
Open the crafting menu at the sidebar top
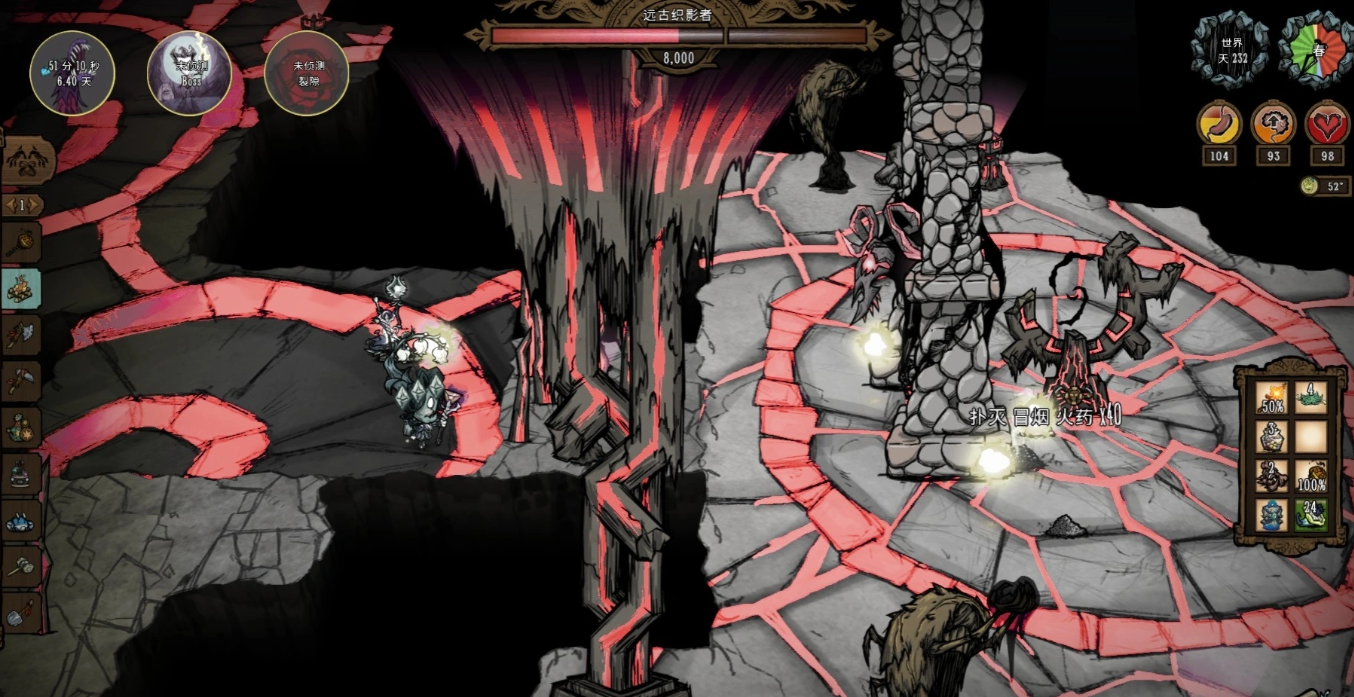[x=22, y=160]
